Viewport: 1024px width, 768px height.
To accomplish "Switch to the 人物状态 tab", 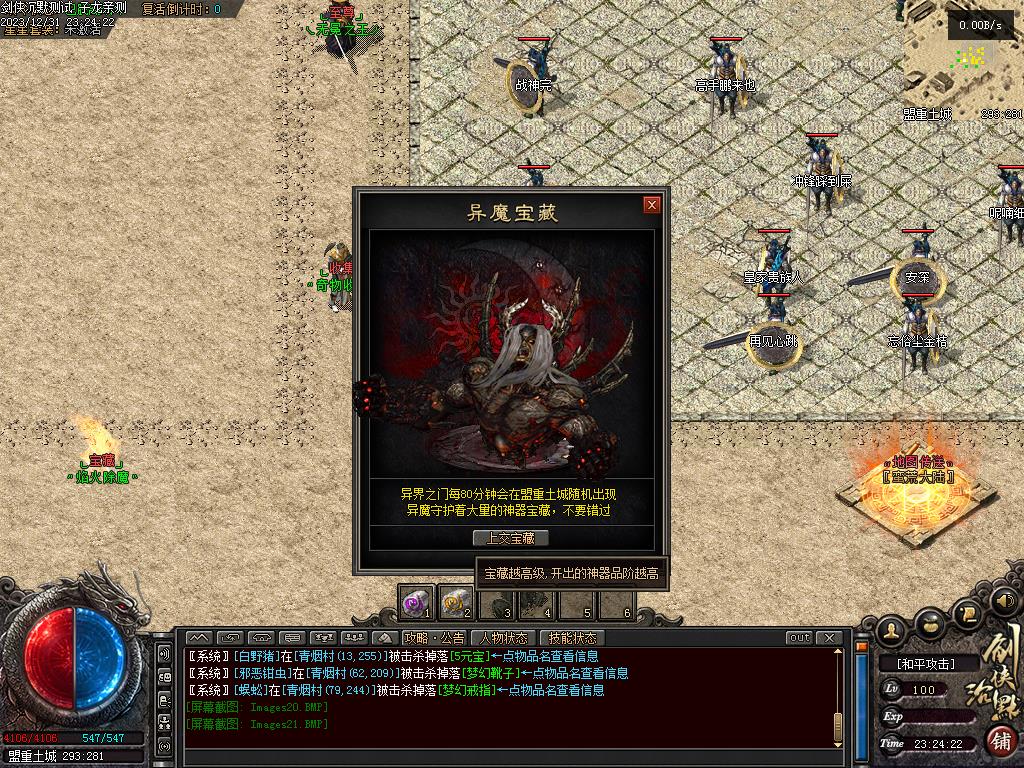I will coord(503,638).
